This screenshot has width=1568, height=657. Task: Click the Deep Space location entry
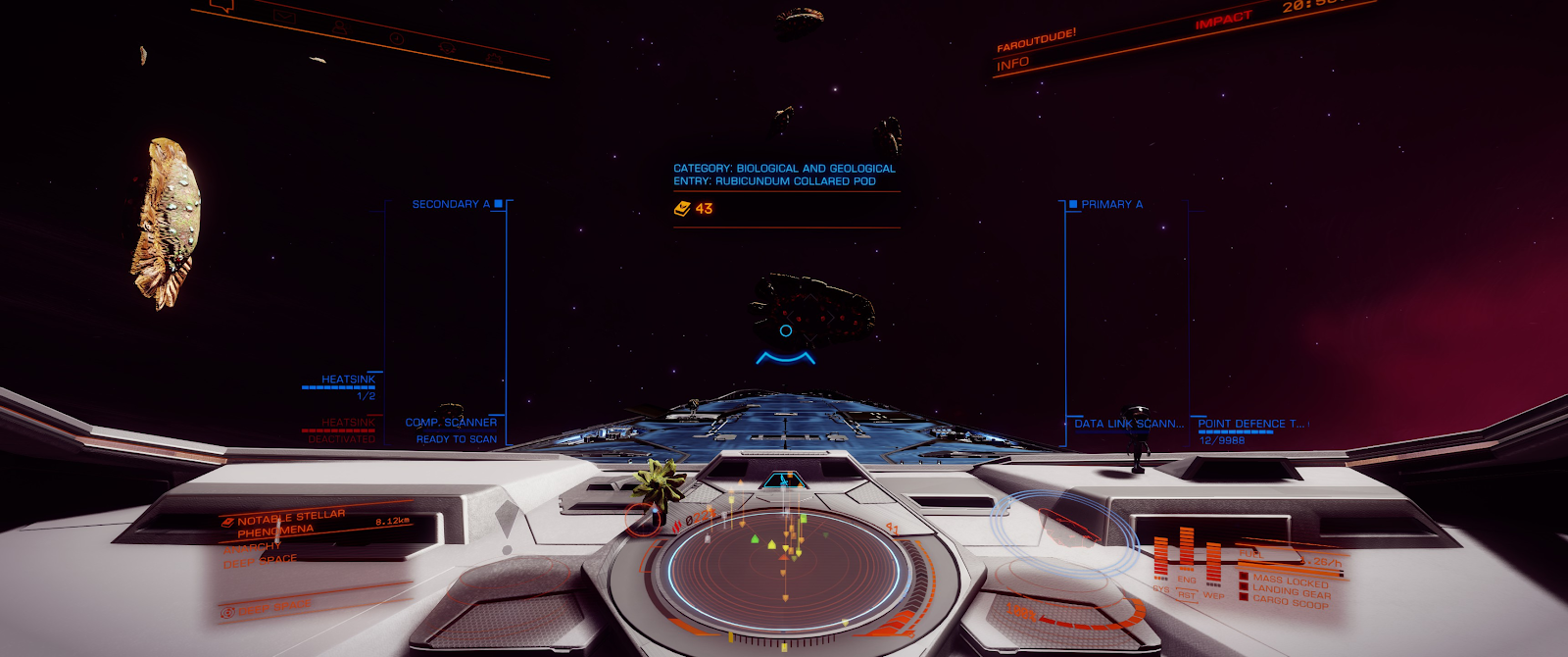point(260,561)
